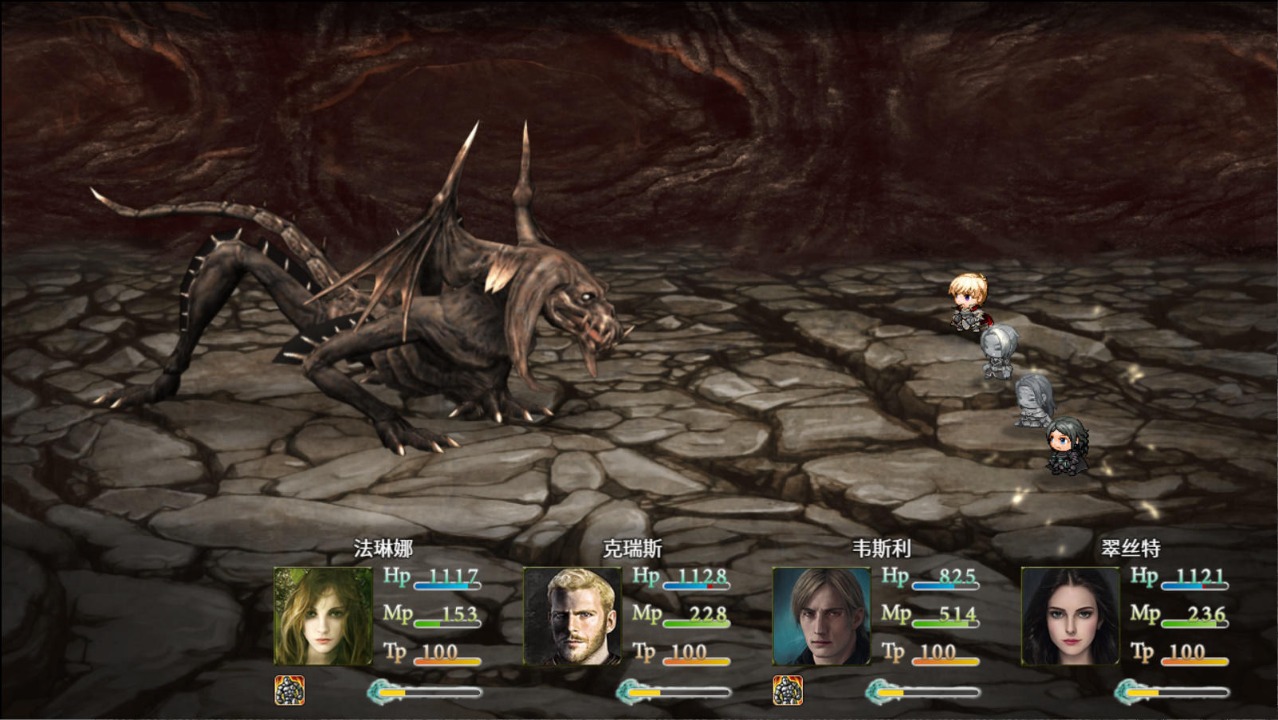Click the status icon under 法琳娜's portrait
The height and width of the screenshot is (720, 1278).
coord(290,690)
